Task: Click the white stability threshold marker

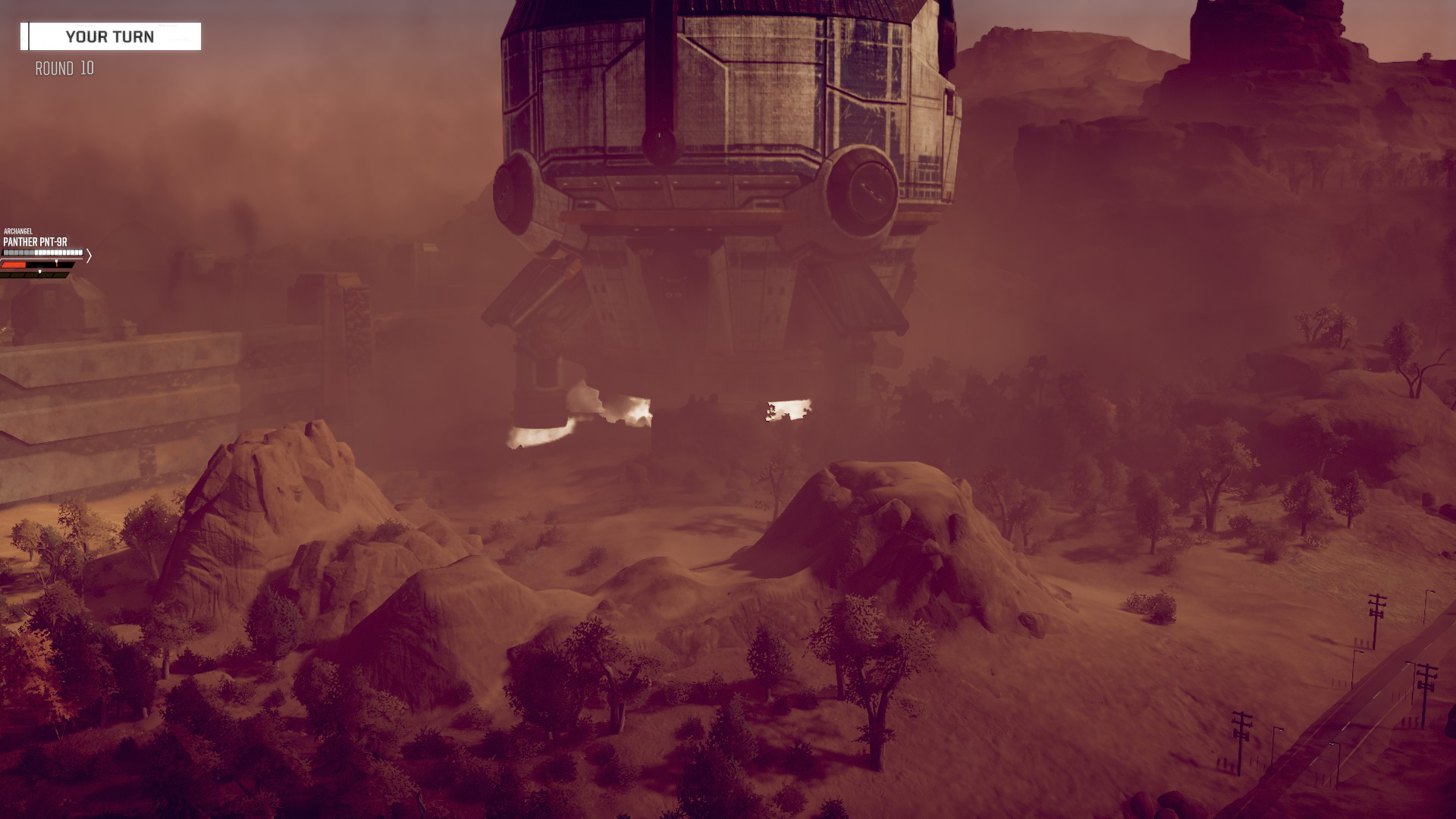Action: (56, 262)
